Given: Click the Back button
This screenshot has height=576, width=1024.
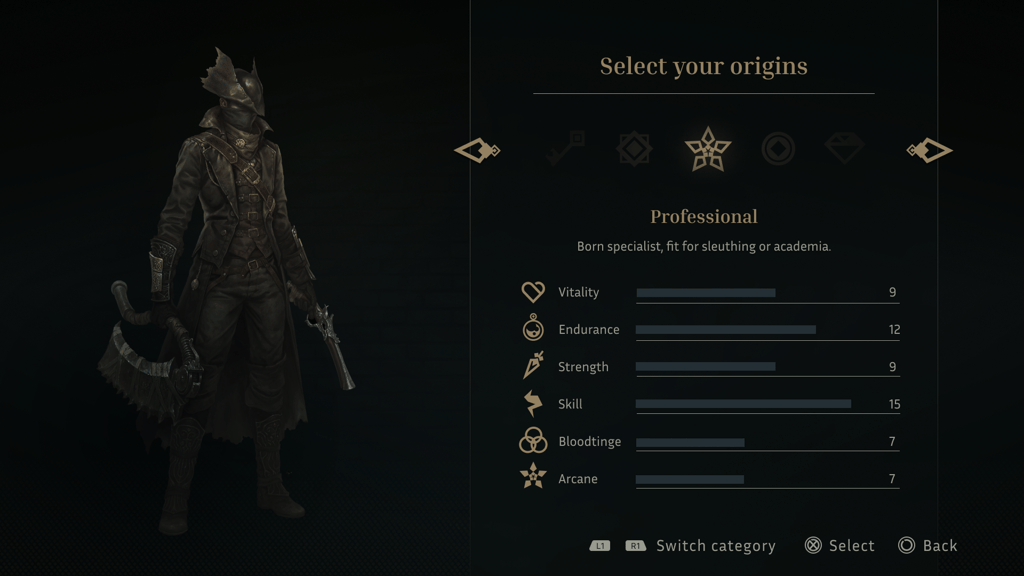Looking at the screenshot, I should (927, 545).
